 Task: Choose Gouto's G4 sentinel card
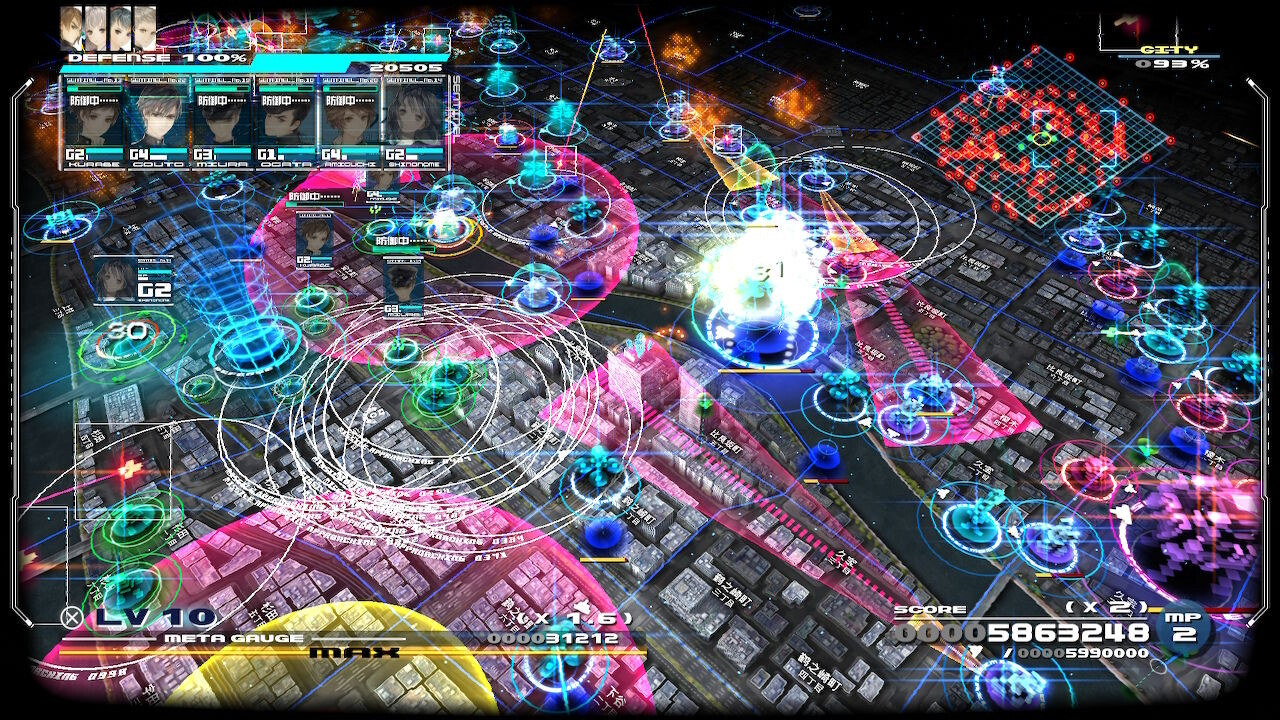coord(158,122)
